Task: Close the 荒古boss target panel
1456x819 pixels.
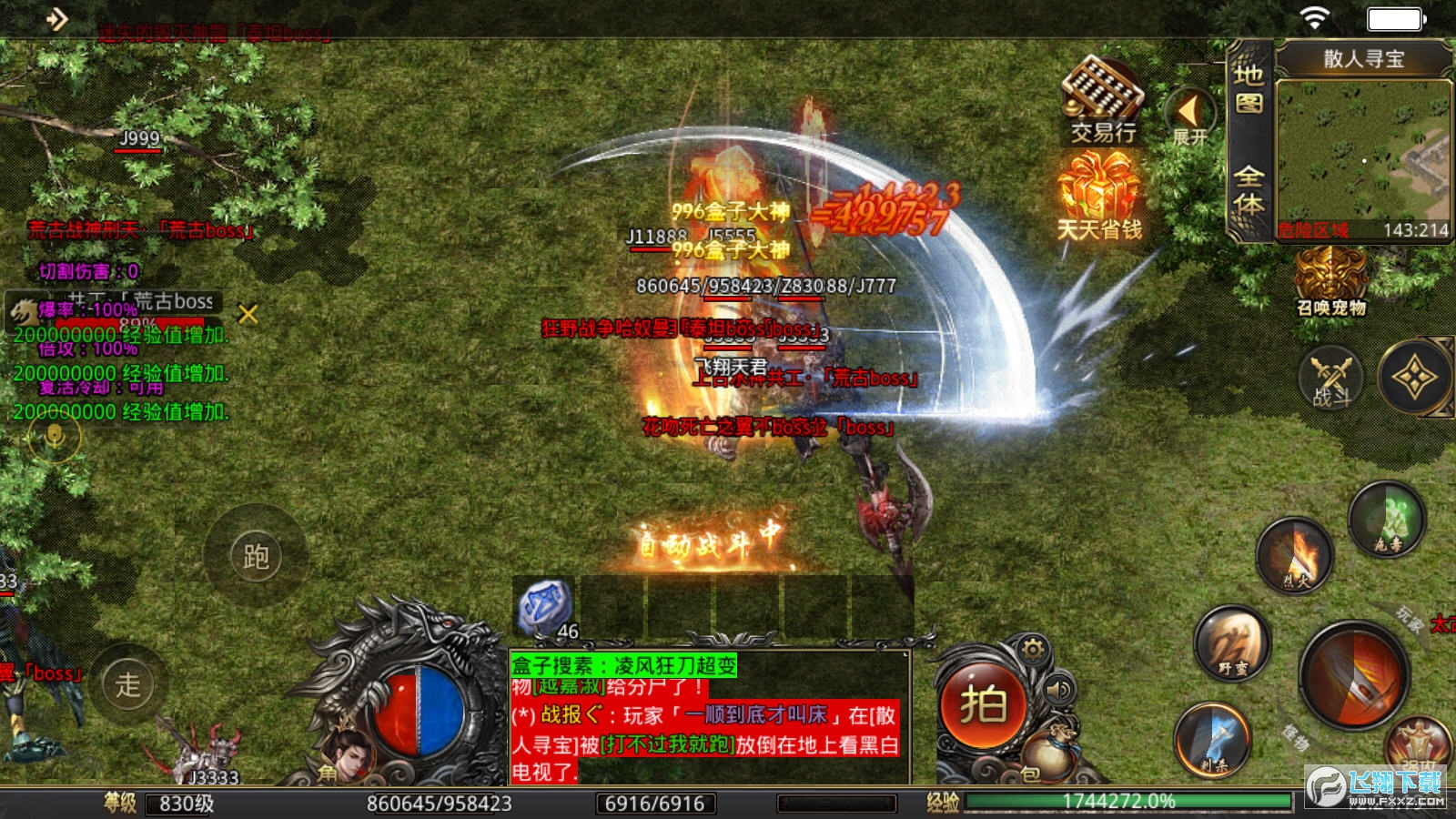Action: 248,314
